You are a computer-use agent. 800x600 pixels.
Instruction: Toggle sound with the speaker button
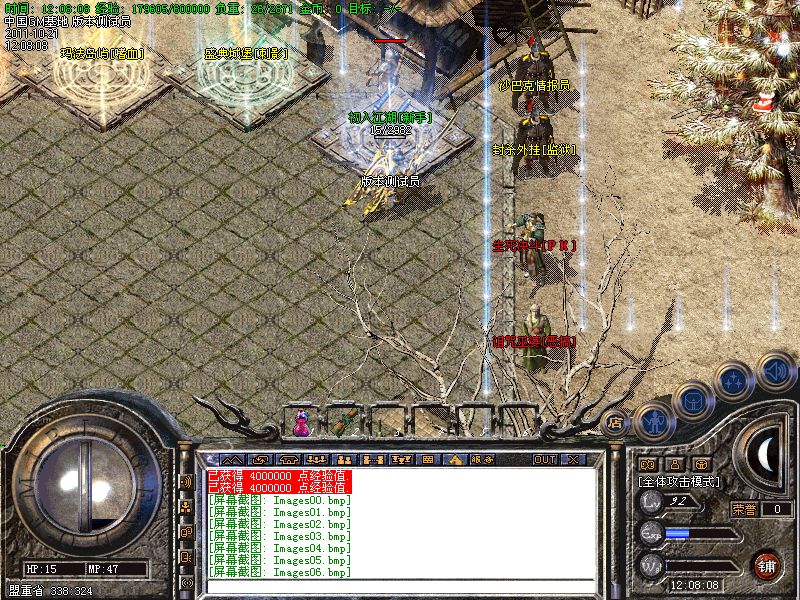[774, 370]
